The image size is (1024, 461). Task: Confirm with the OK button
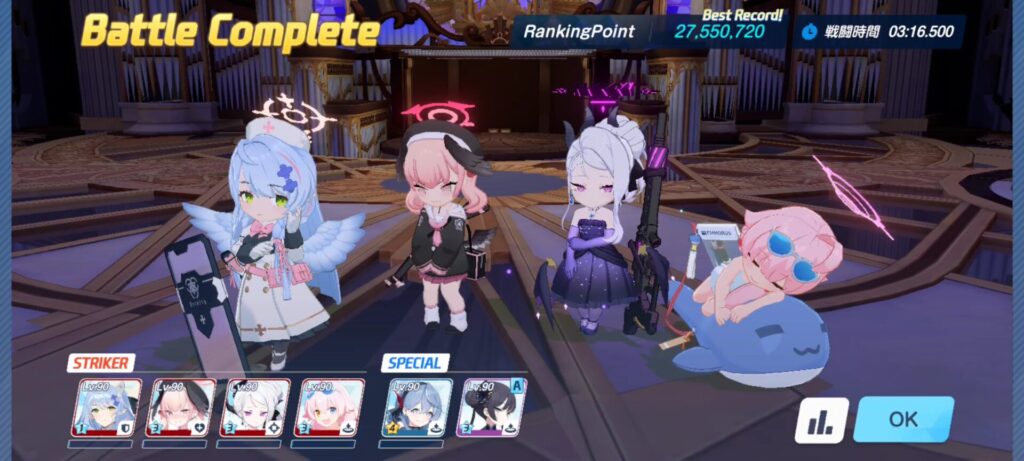(902, 419)
